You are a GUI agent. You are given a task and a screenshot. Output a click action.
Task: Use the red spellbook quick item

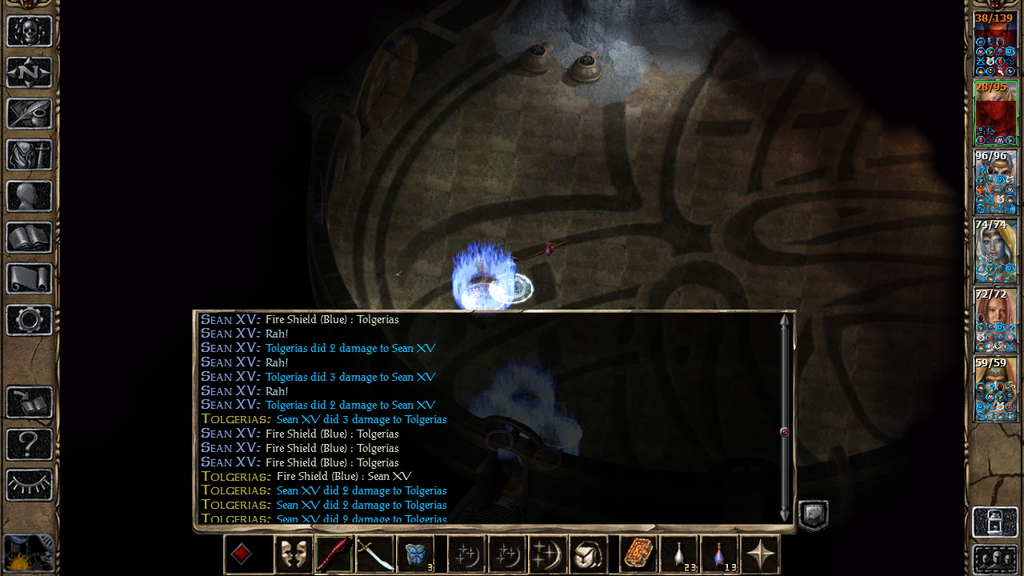click(x=637, y=554)
